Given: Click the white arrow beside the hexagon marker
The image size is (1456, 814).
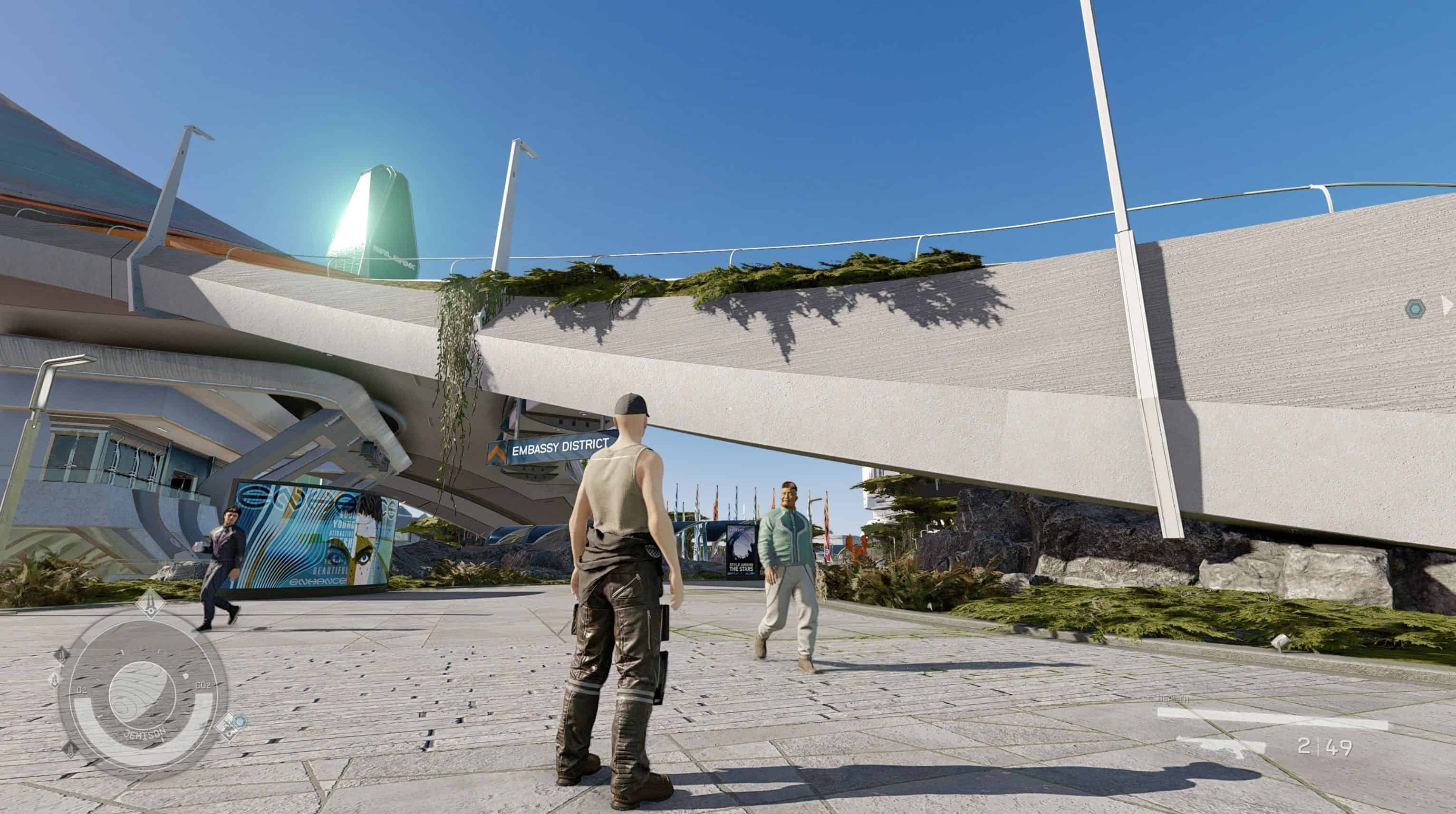Looking at the screenshot, I should [1447, 306].
